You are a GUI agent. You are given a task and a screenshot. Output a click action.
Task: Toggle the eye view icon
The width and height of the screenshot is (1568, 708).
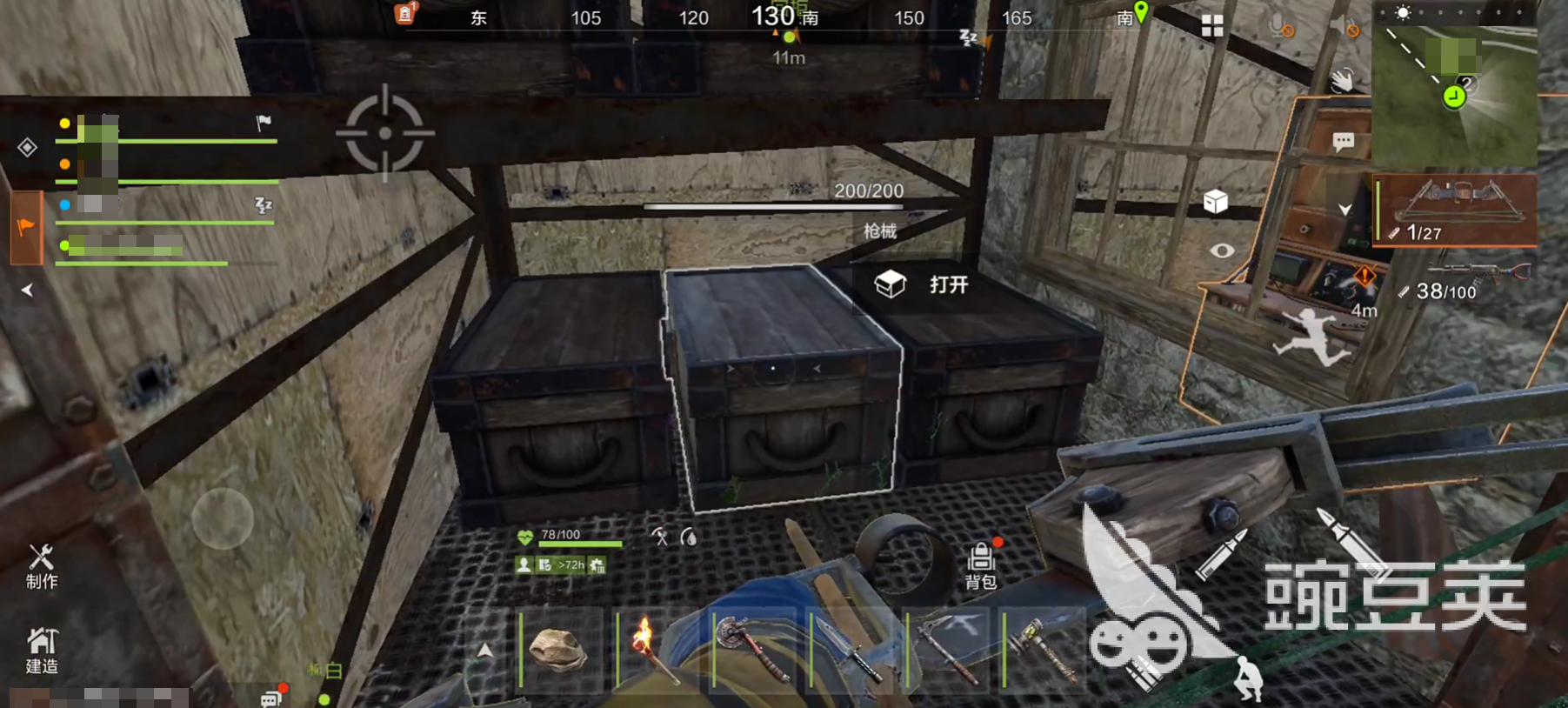pos(1222,250)
